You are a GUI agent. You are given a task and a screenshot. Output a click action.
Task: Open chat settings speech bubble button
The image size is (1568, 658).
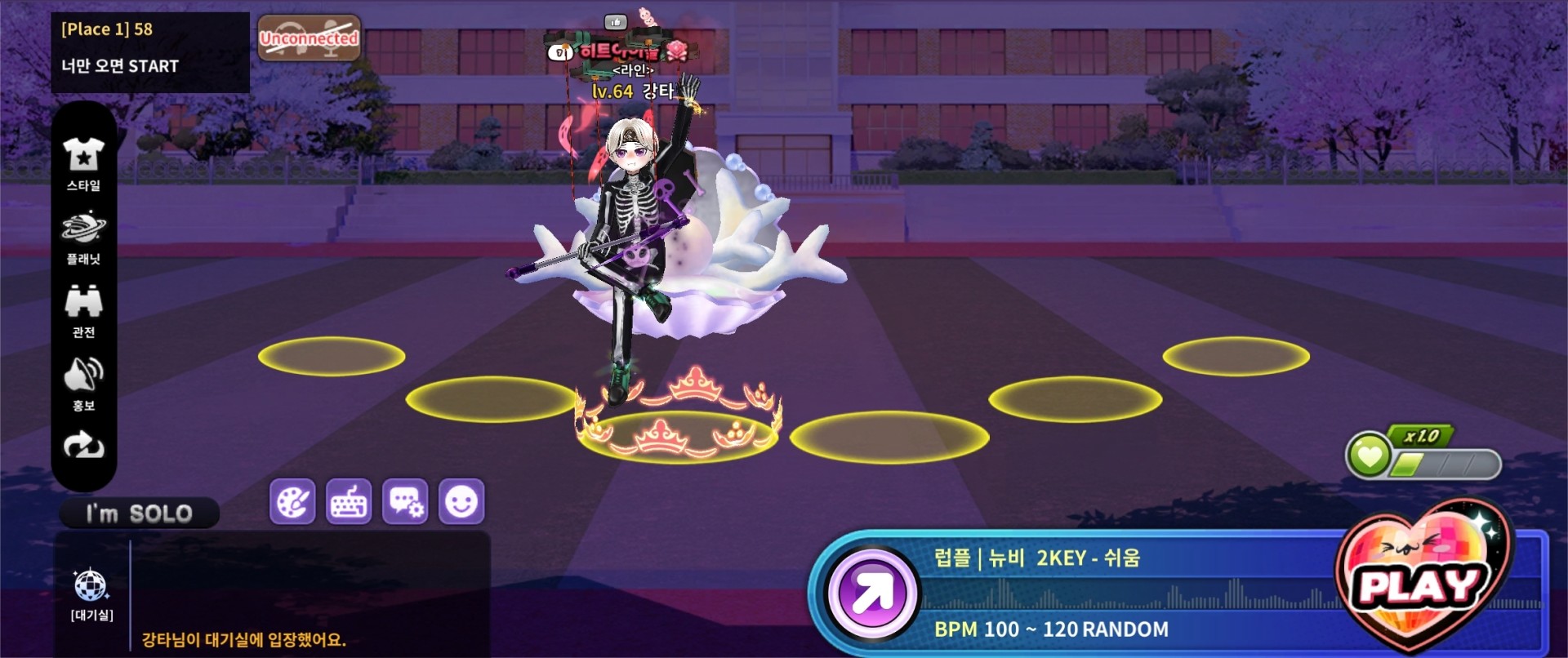[x=405, y=501]
